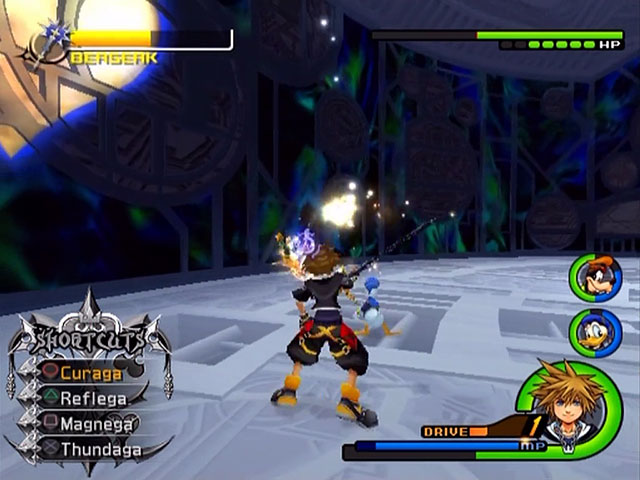Select Curaga in the Shortcuts menu

tap(90, 373)
